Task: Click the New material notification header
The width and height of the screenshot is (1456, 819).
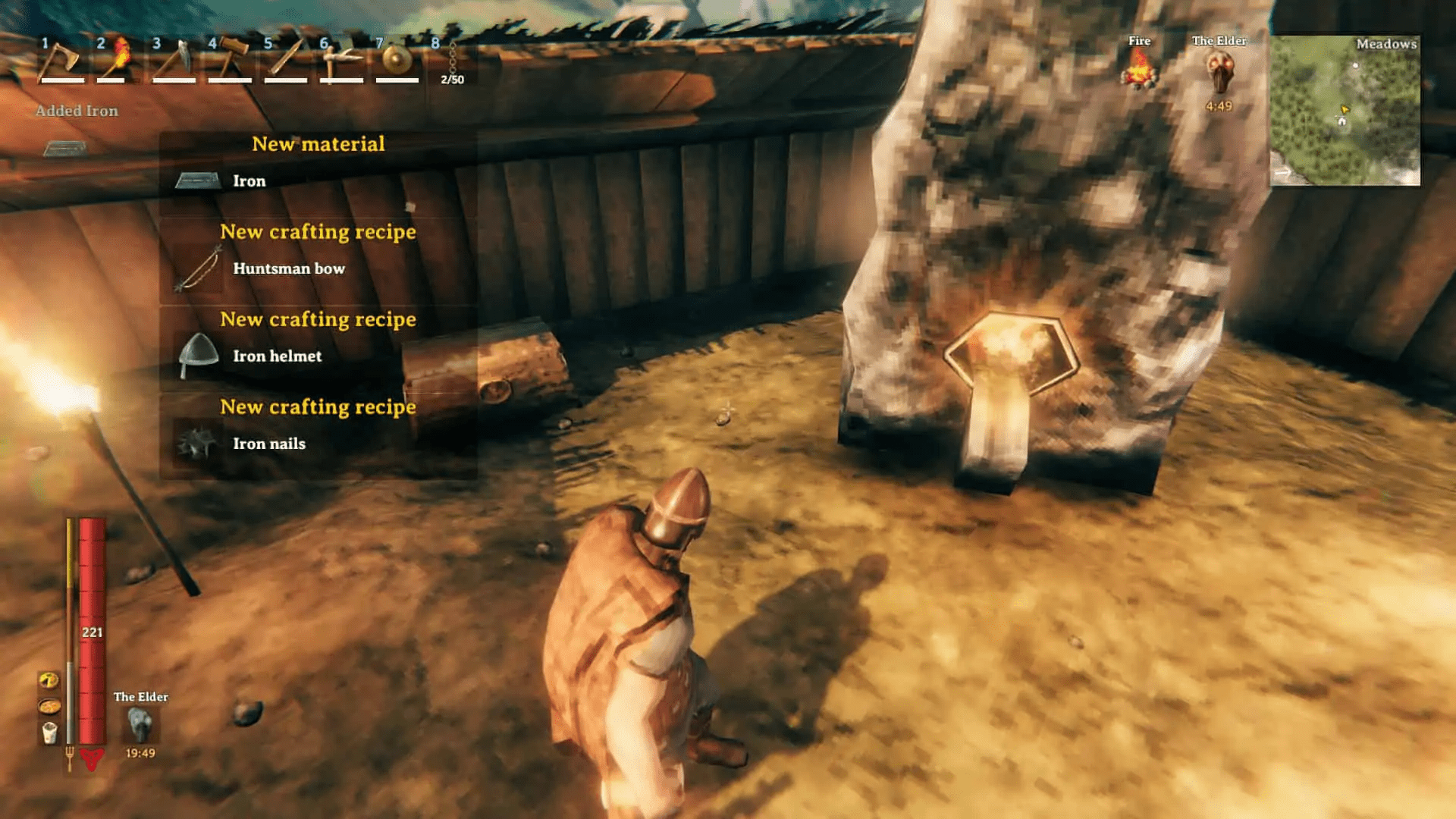Action: pyautogui.click(x=318, y=144)
